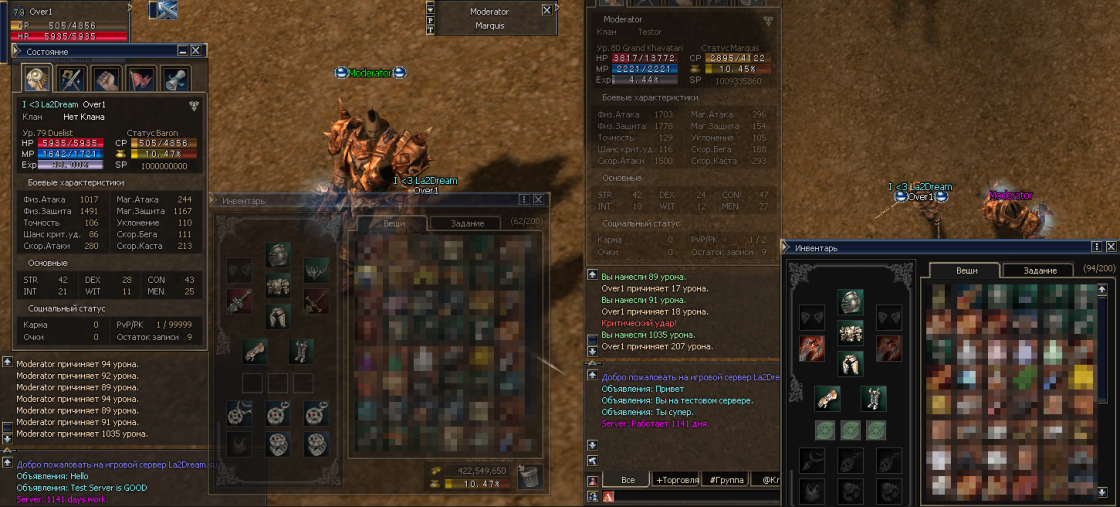
Task: Select the Все chat tab
Action: tap(626, 480)
